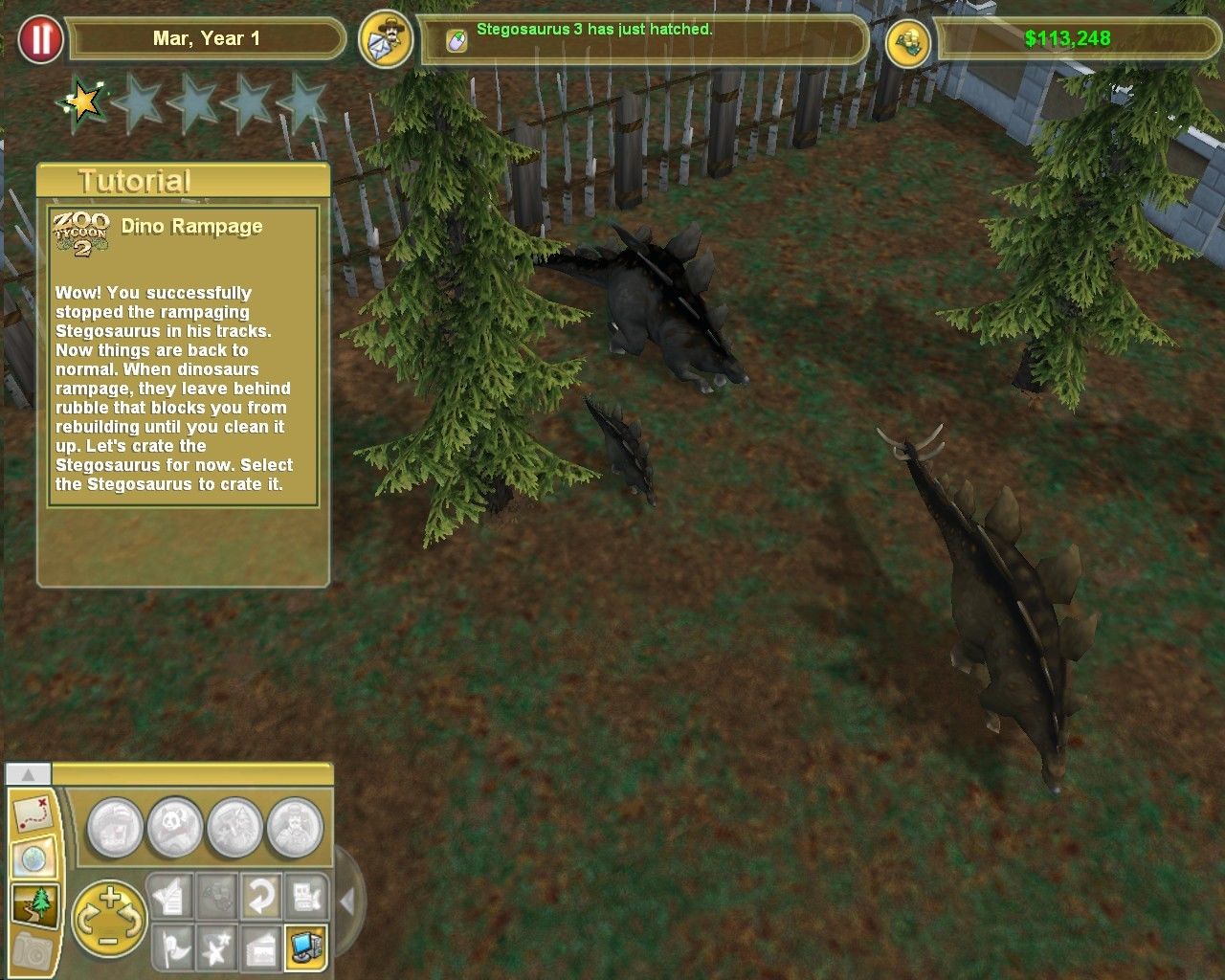This screenshot has width=1225, height=980.
Task: Zoom out with the minus camera control
Action: (x=110, y=943)
